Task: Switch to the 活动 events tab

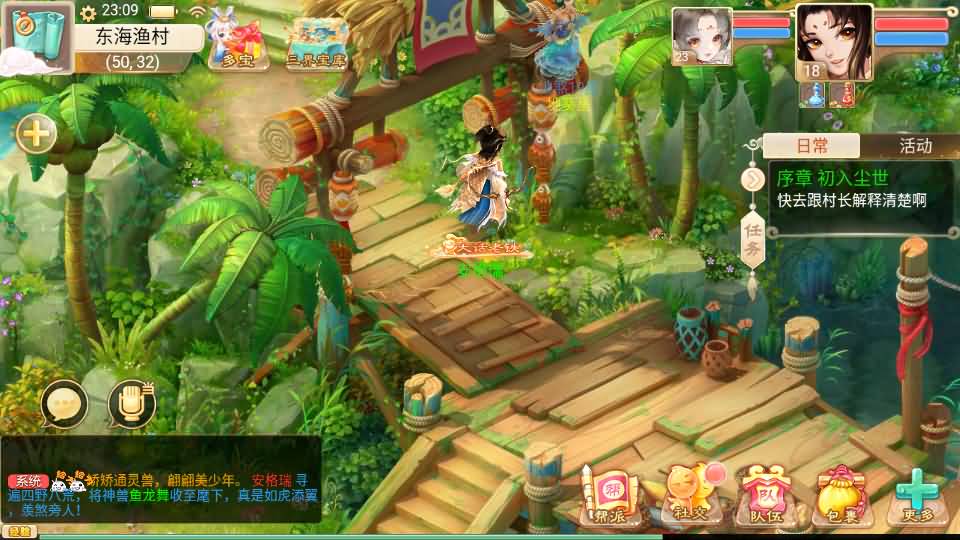Action: point(915,146)
